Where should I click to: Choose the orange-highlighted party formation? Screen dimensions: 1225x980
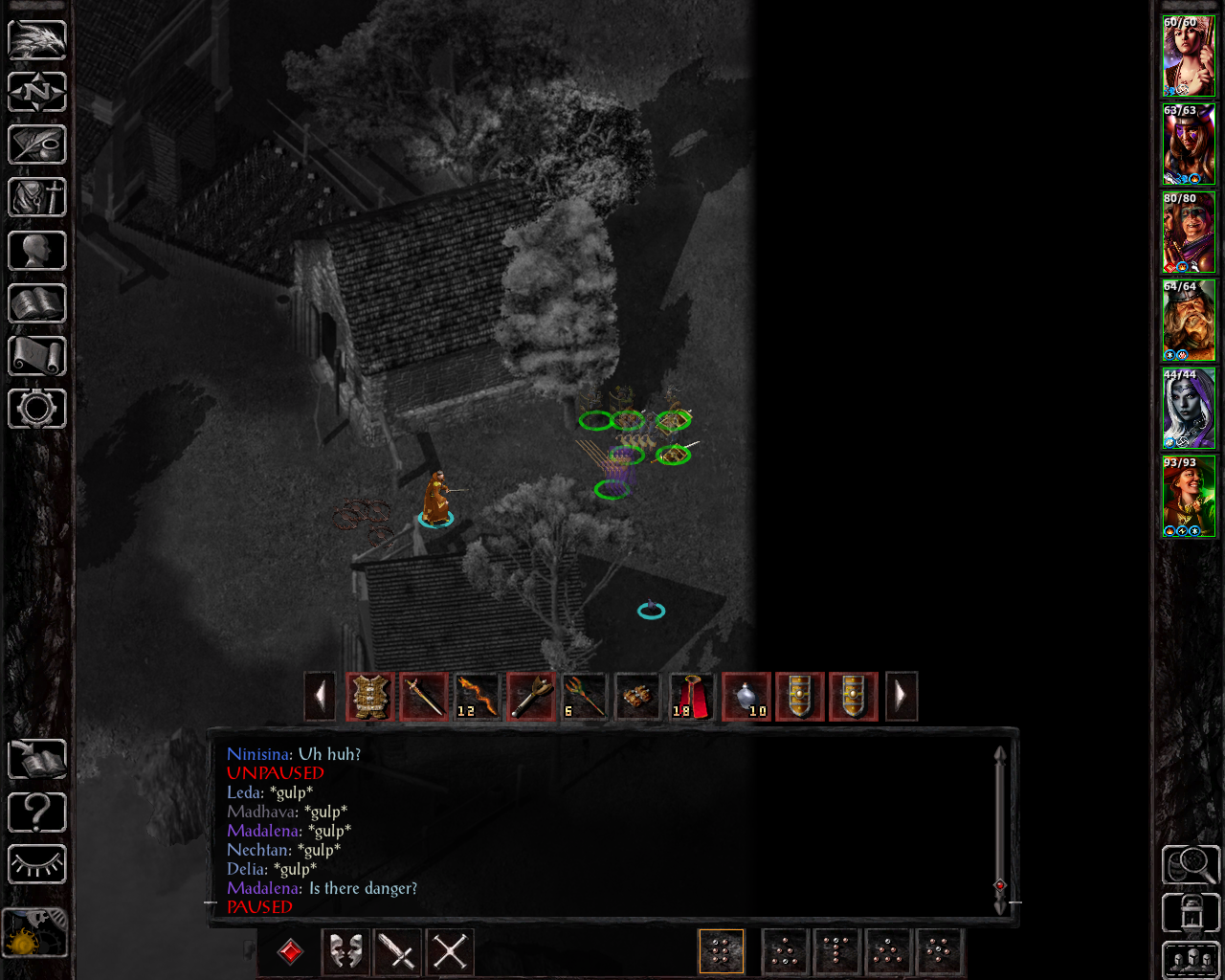coord(722,951)
